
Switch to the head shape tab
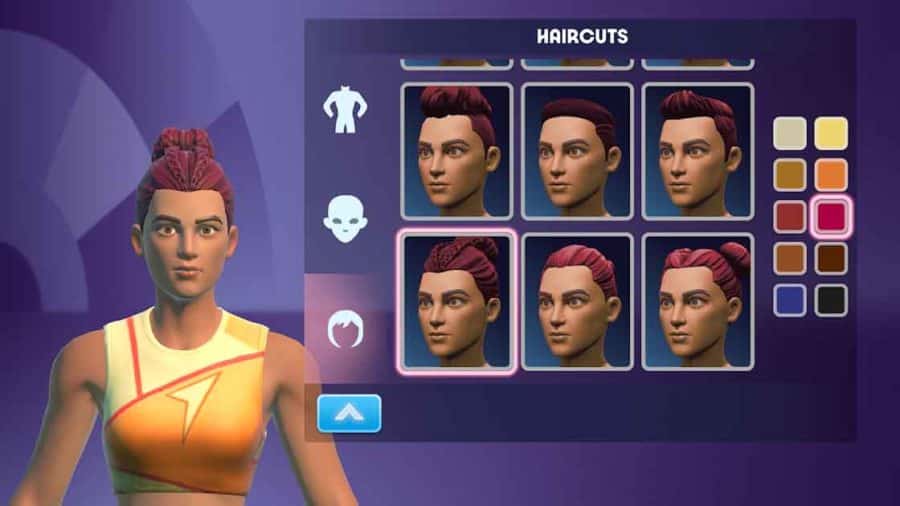coord(345,218)
